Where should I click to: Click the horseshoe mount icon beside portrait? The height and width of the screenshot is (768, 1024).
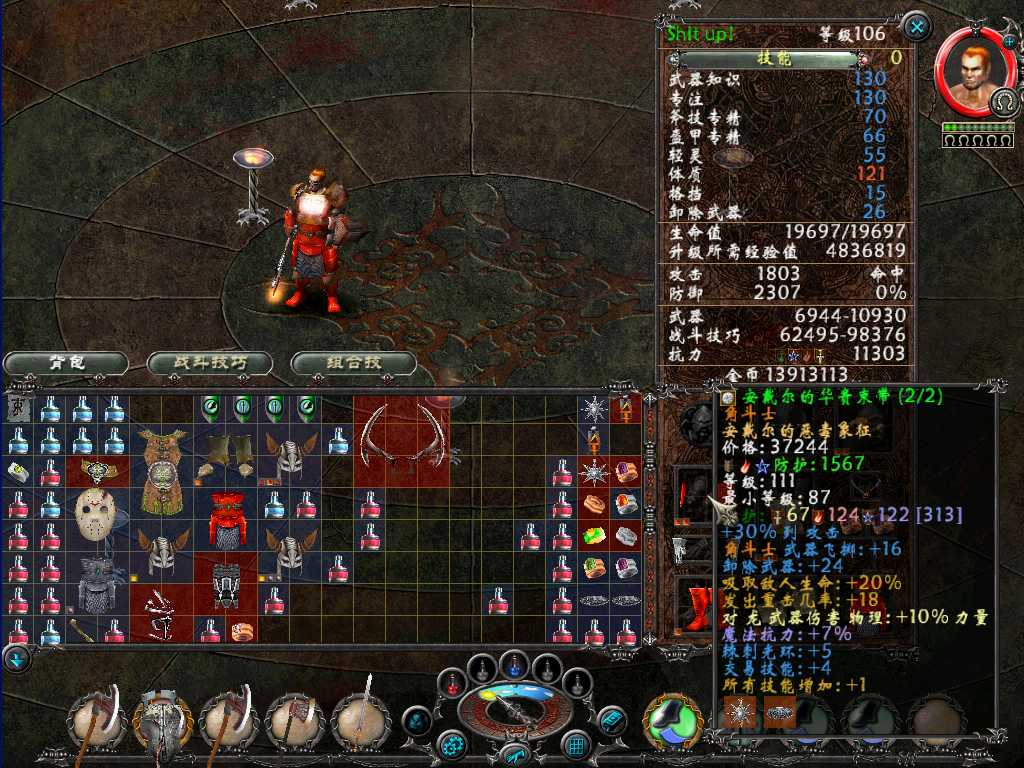click(1004, 101)
